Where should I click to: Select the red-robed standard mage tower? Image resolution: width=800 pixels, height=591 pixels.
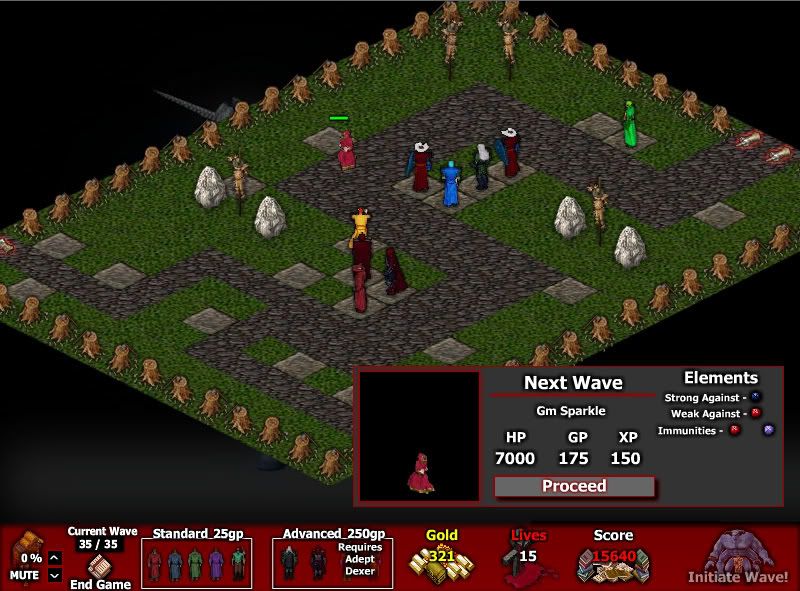tap(153, 564)
